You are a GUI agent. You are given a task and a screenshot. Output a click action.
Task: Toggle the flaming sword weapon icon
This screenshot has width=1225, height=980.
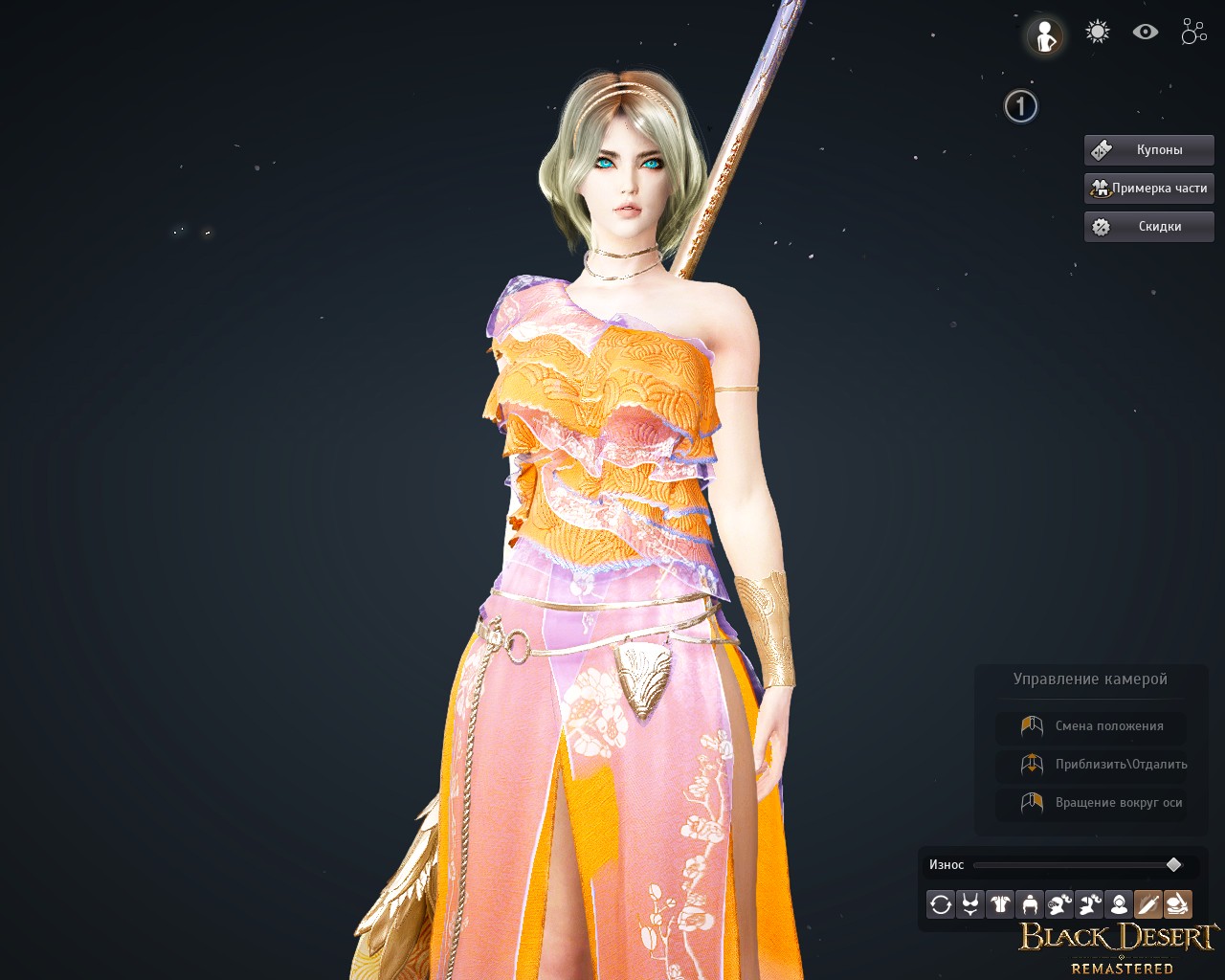(x=1147, y=904)
